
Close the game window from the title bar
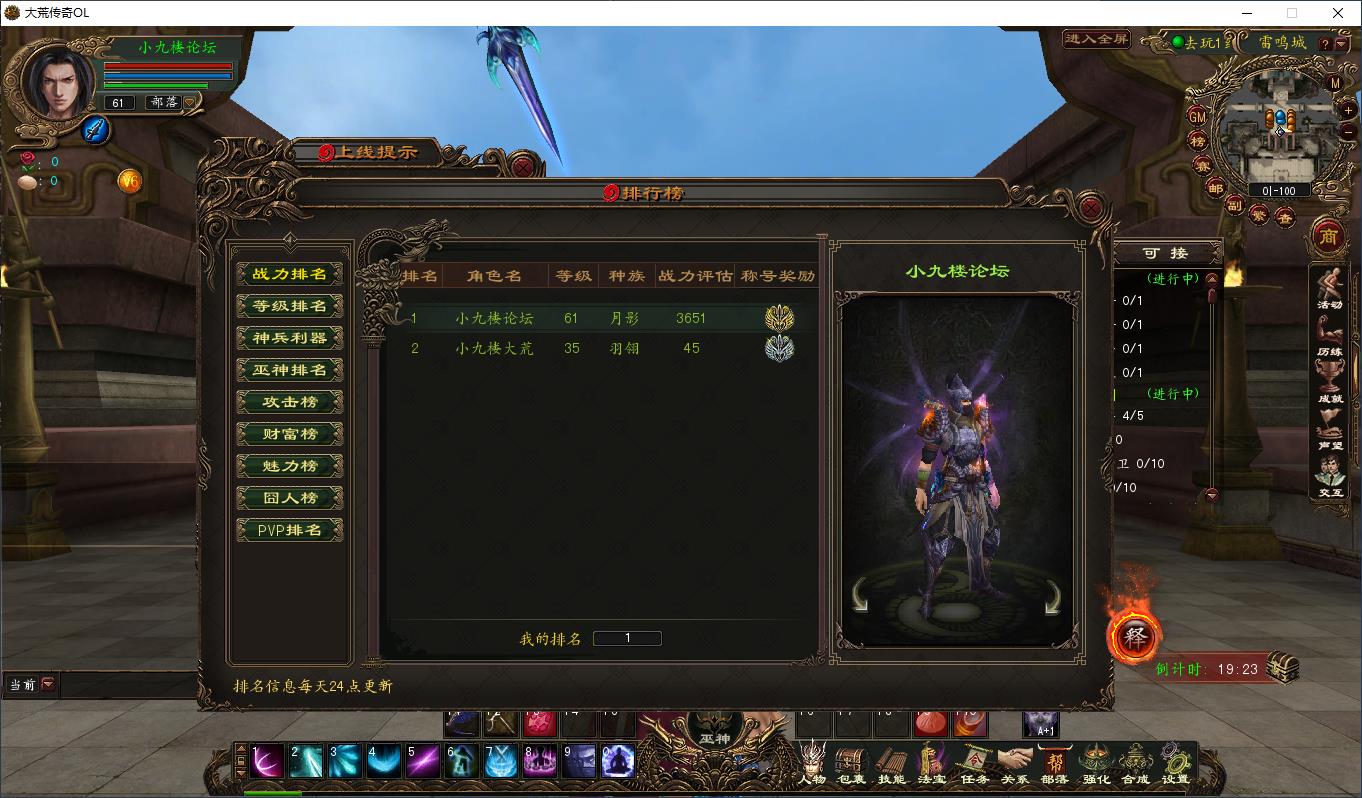click(x=1338, y=13)
